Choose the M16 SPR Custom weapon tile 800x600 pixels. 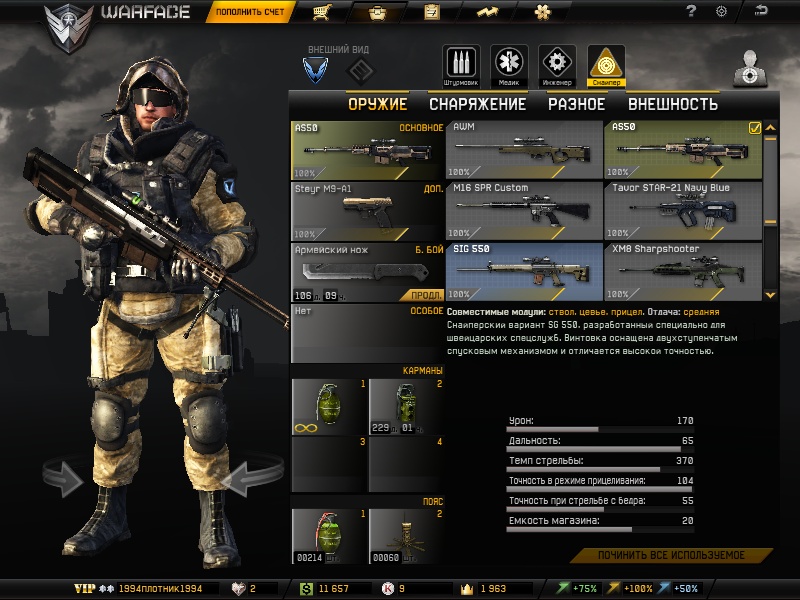click(x=523, y=210)
